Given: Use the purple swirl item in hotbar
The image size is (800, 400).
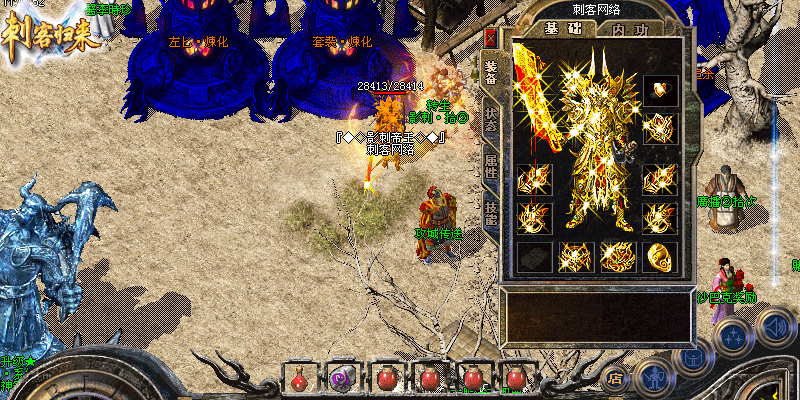Looking at the screenshot, I should (342, 379).
